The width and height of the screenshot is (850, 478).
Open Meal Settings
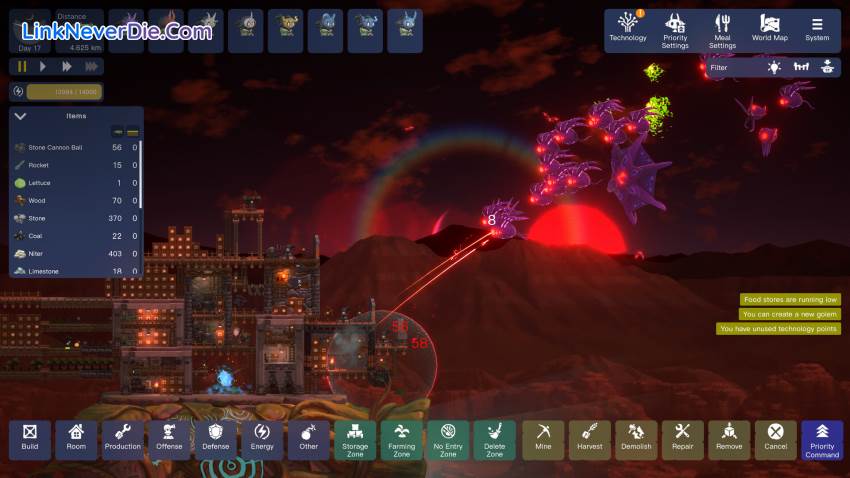click(722, 30)
